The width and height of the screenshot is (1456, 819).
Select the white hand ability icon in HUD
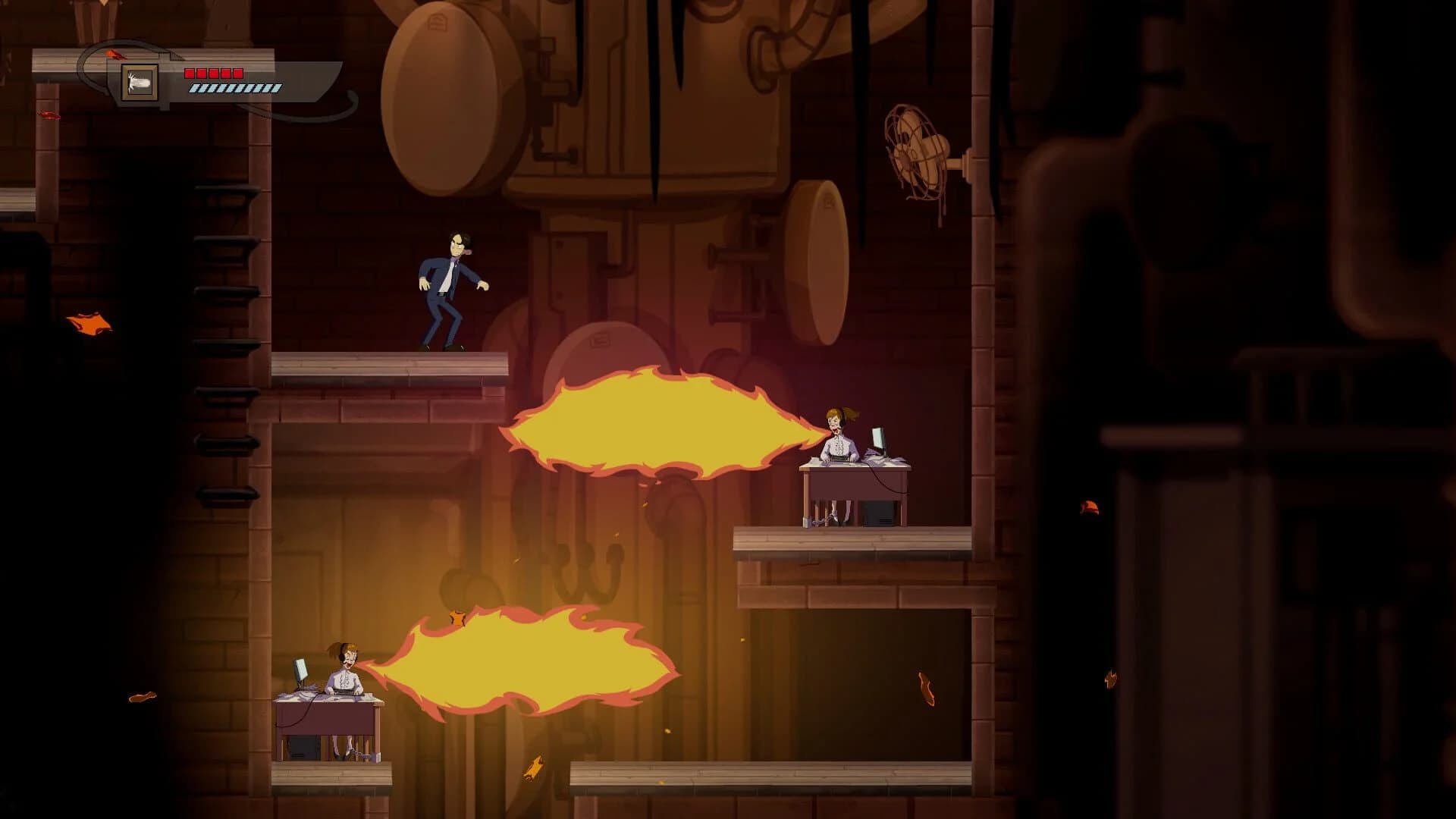click(138, 83)
